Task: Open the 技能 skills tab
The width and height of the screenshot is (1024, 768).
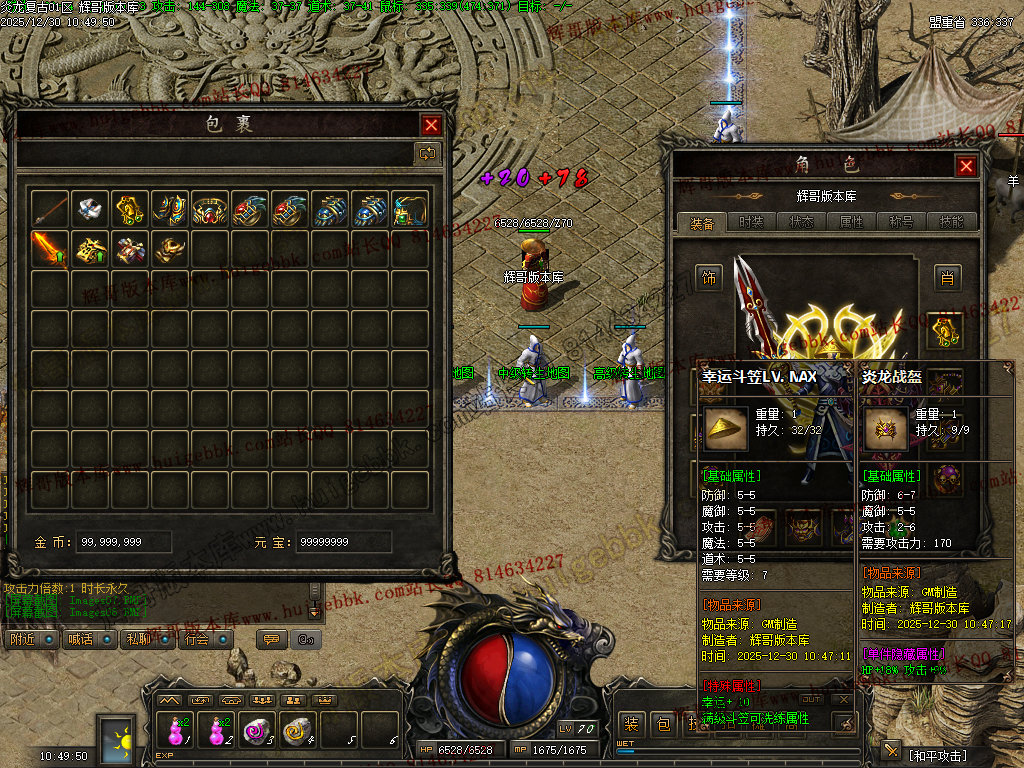Action: [951, 222]
